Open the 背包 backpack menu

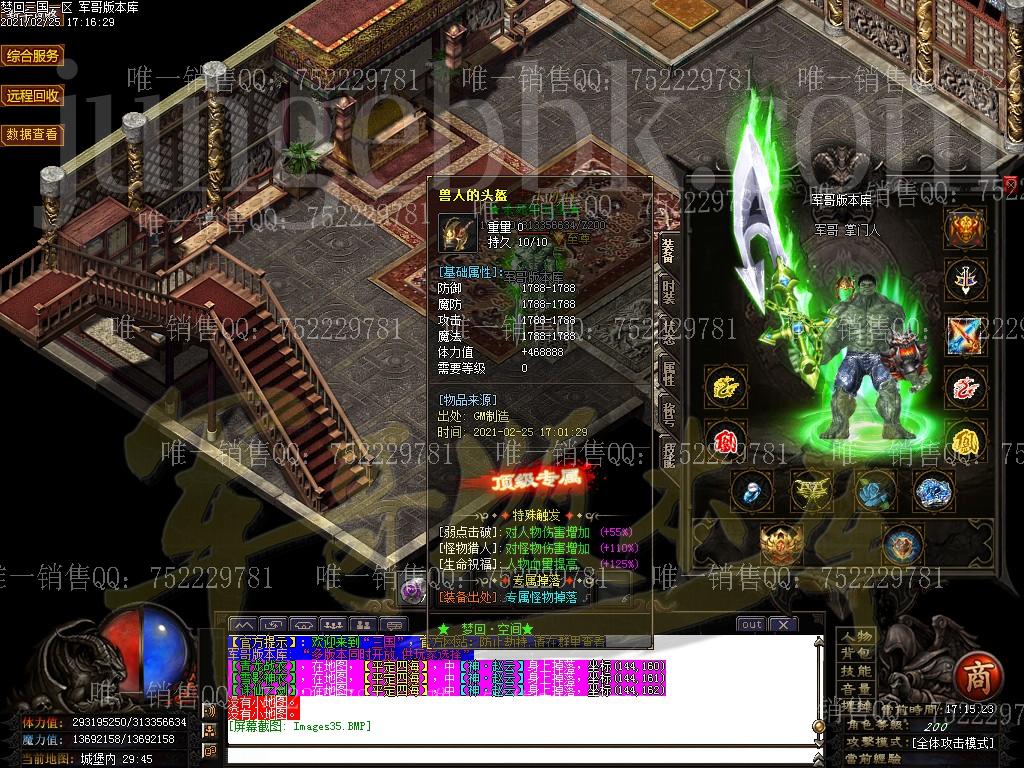pyautogui.click(x=856, y=654)
